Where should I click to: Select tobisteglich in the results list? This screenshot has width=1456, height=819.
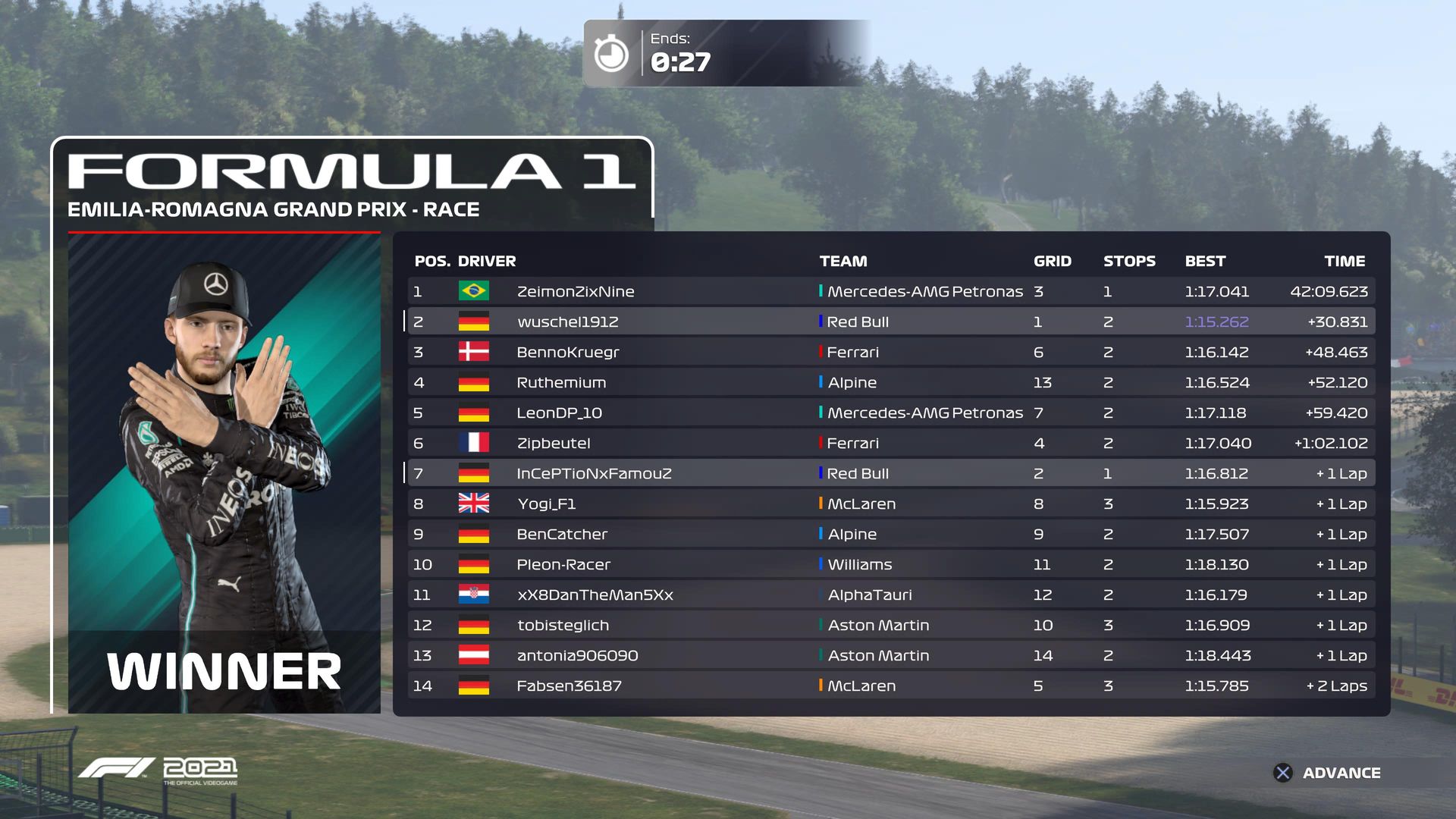pyautogui.click(x=563, y=625)
